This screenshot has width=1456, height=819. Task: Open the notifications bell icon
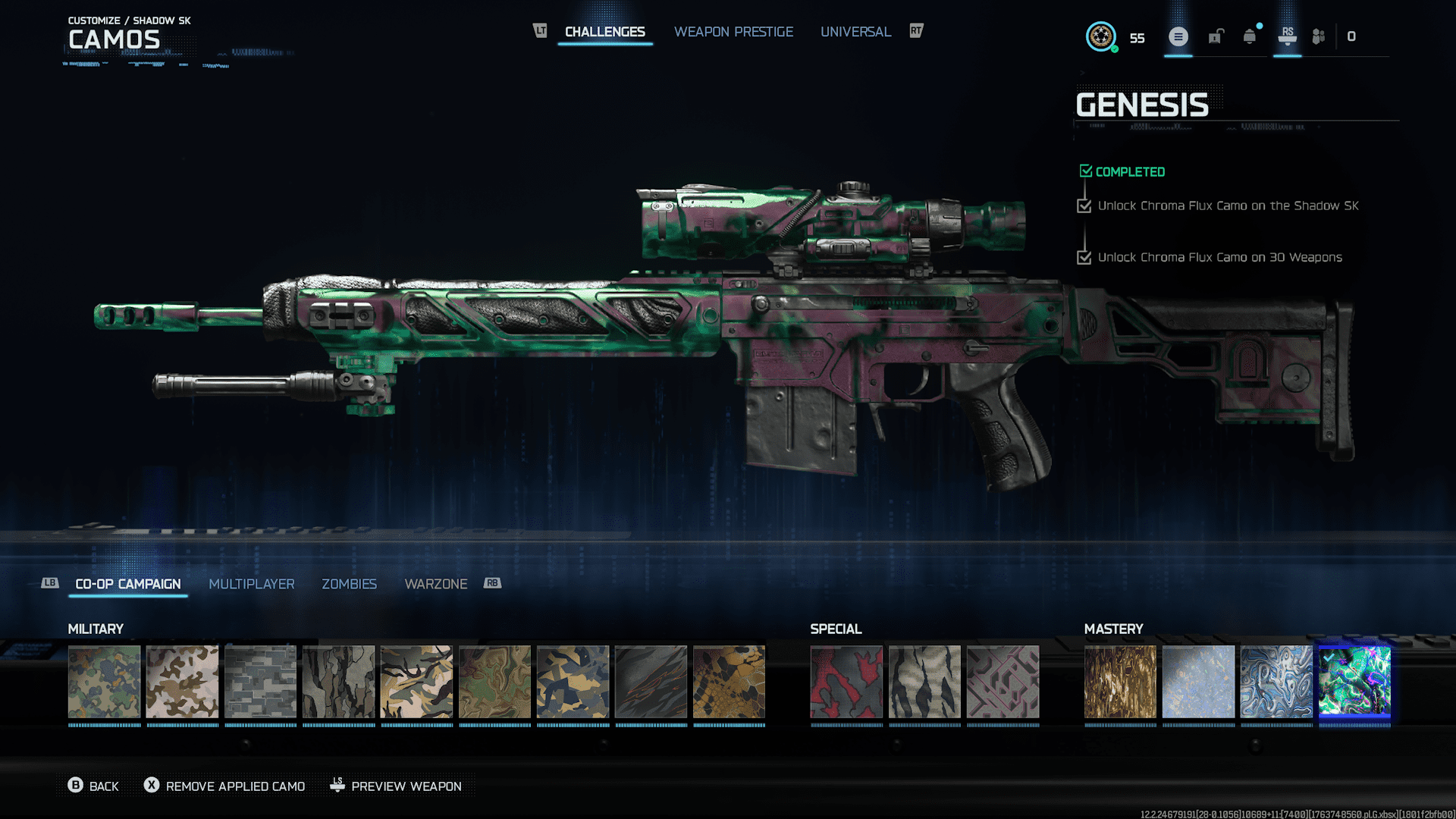click(1249, 36)
